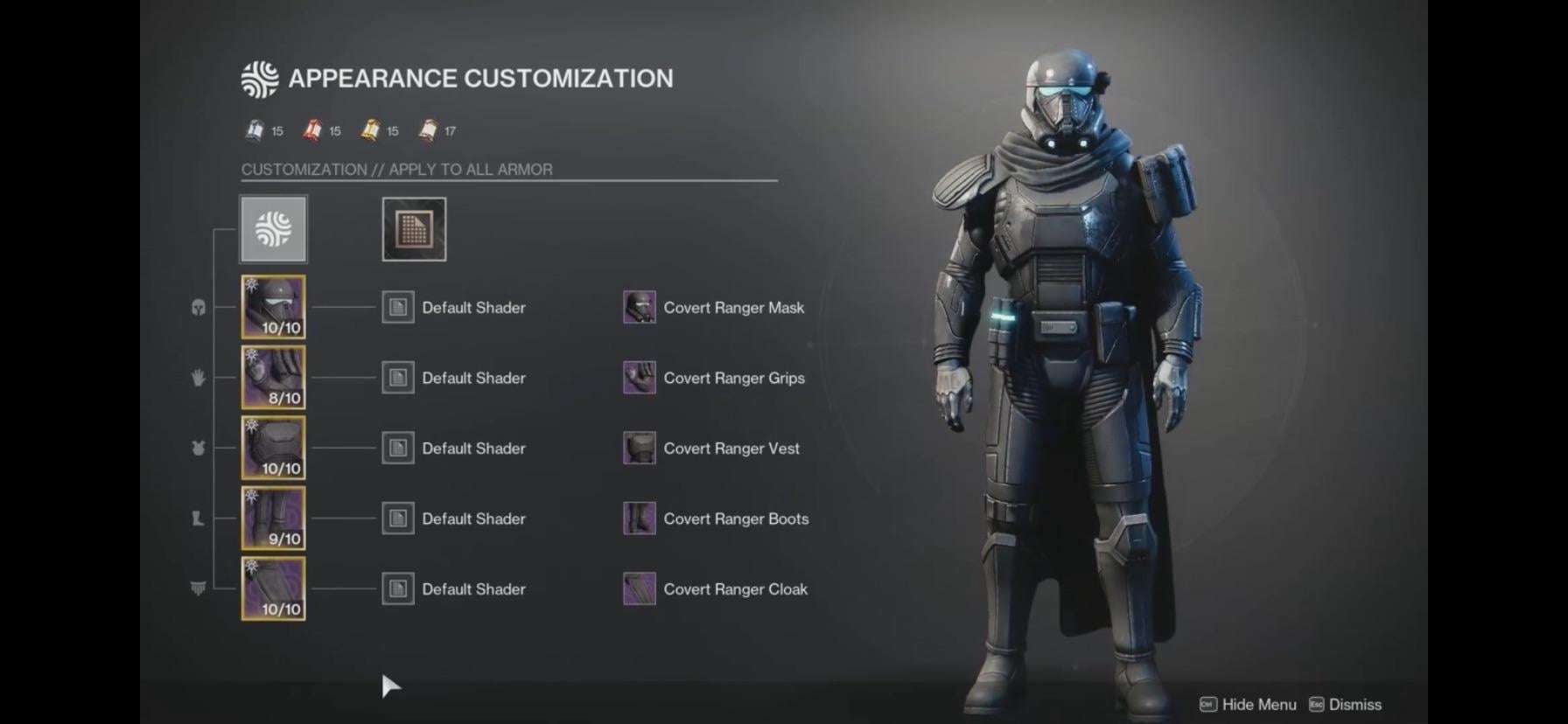Click Hide Menu at the bottom right

(1247, 704)
